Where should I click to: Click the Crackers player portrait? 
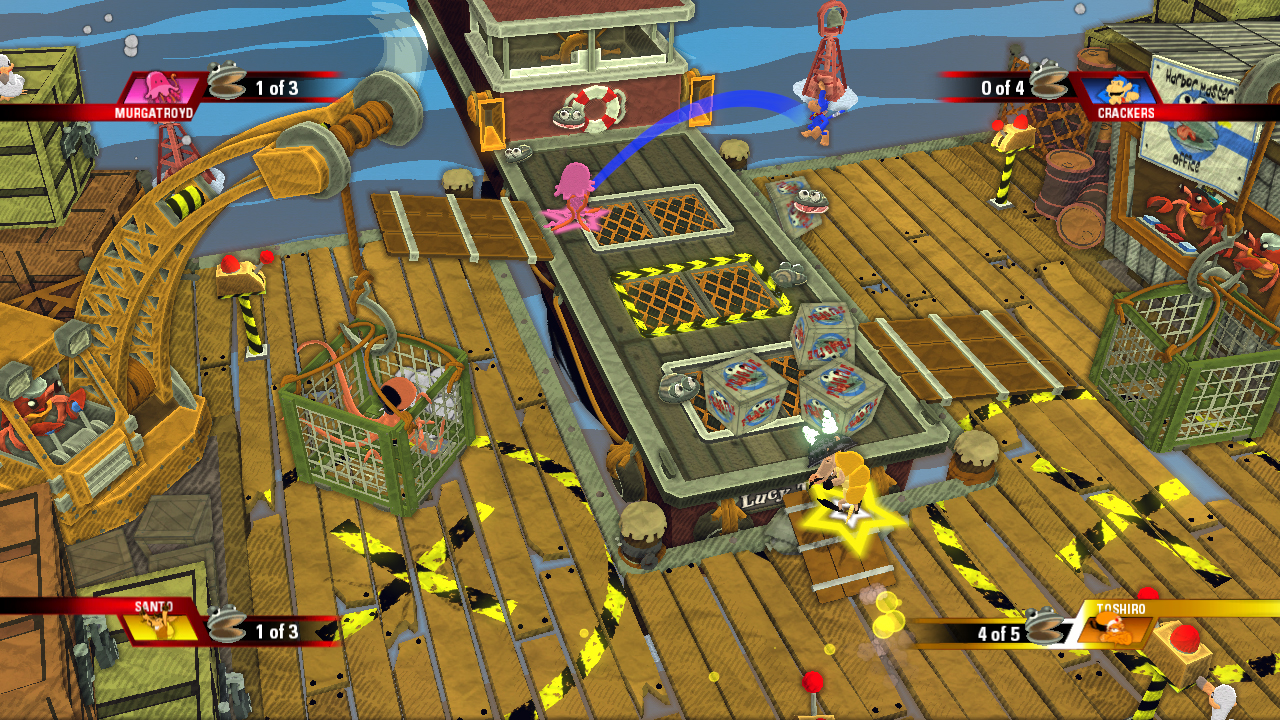click(x=1116, y=89)
